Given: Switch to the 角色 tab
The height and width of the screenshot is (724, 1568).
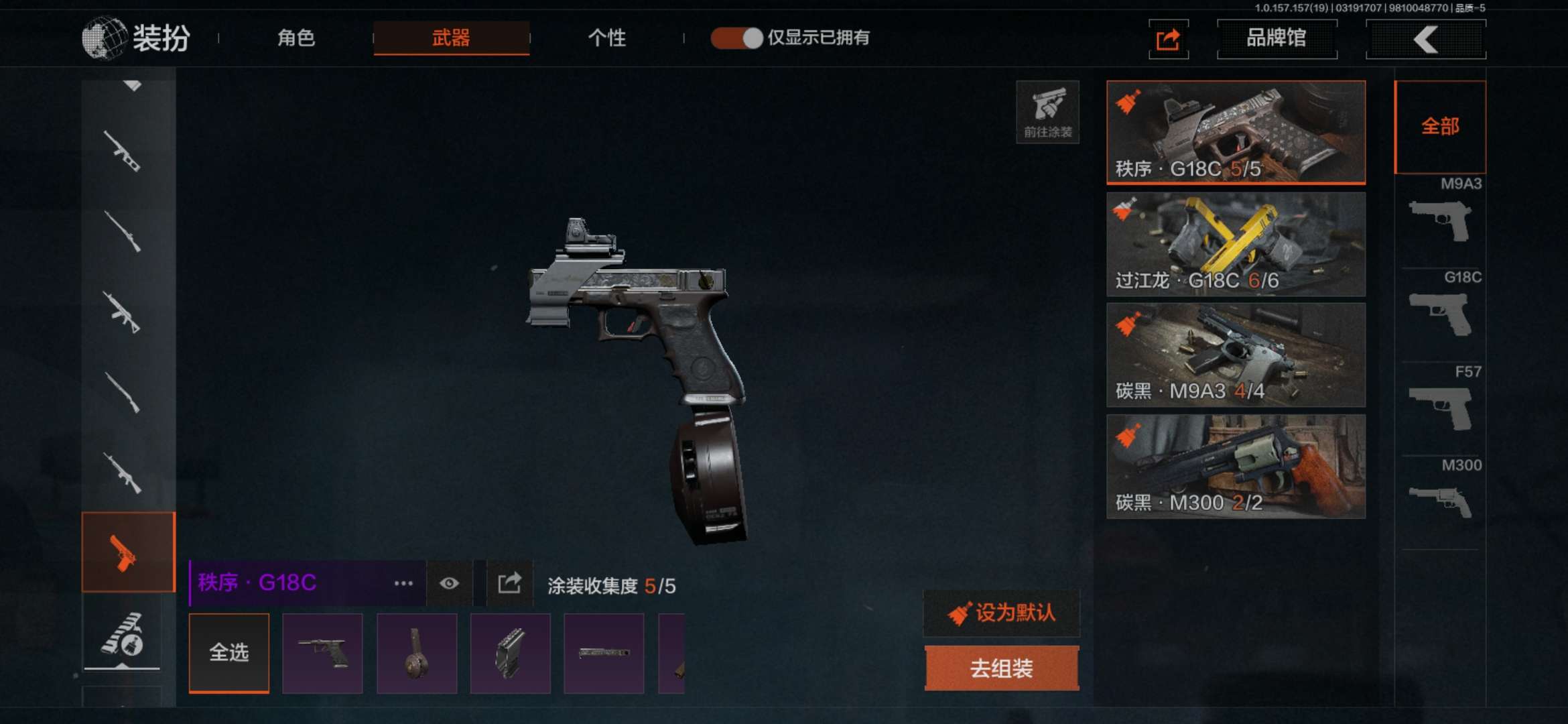Looking at the screenshot, I should tap(296, 38).
